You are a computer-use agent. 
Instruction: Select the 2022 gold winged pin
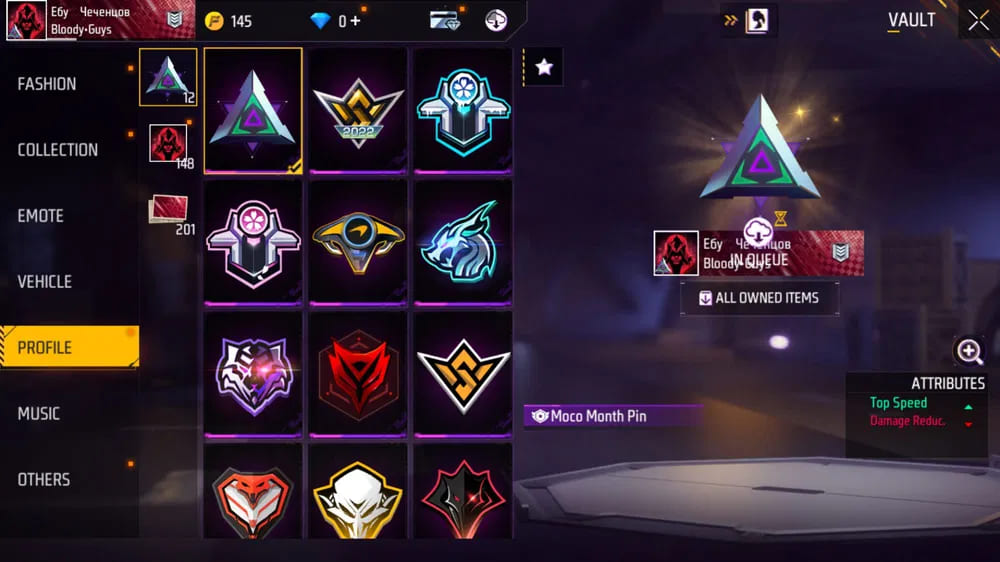tap(358, 112)
